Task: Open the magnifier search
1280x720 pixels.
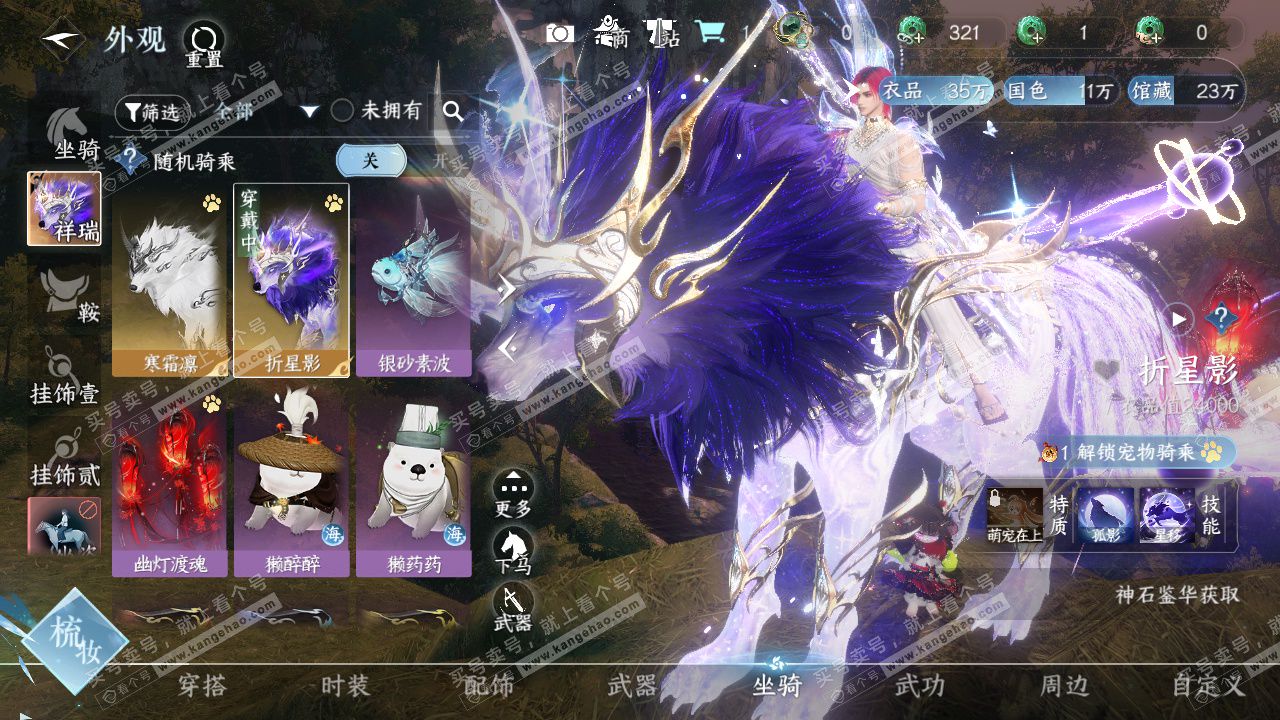Action: 453,112
